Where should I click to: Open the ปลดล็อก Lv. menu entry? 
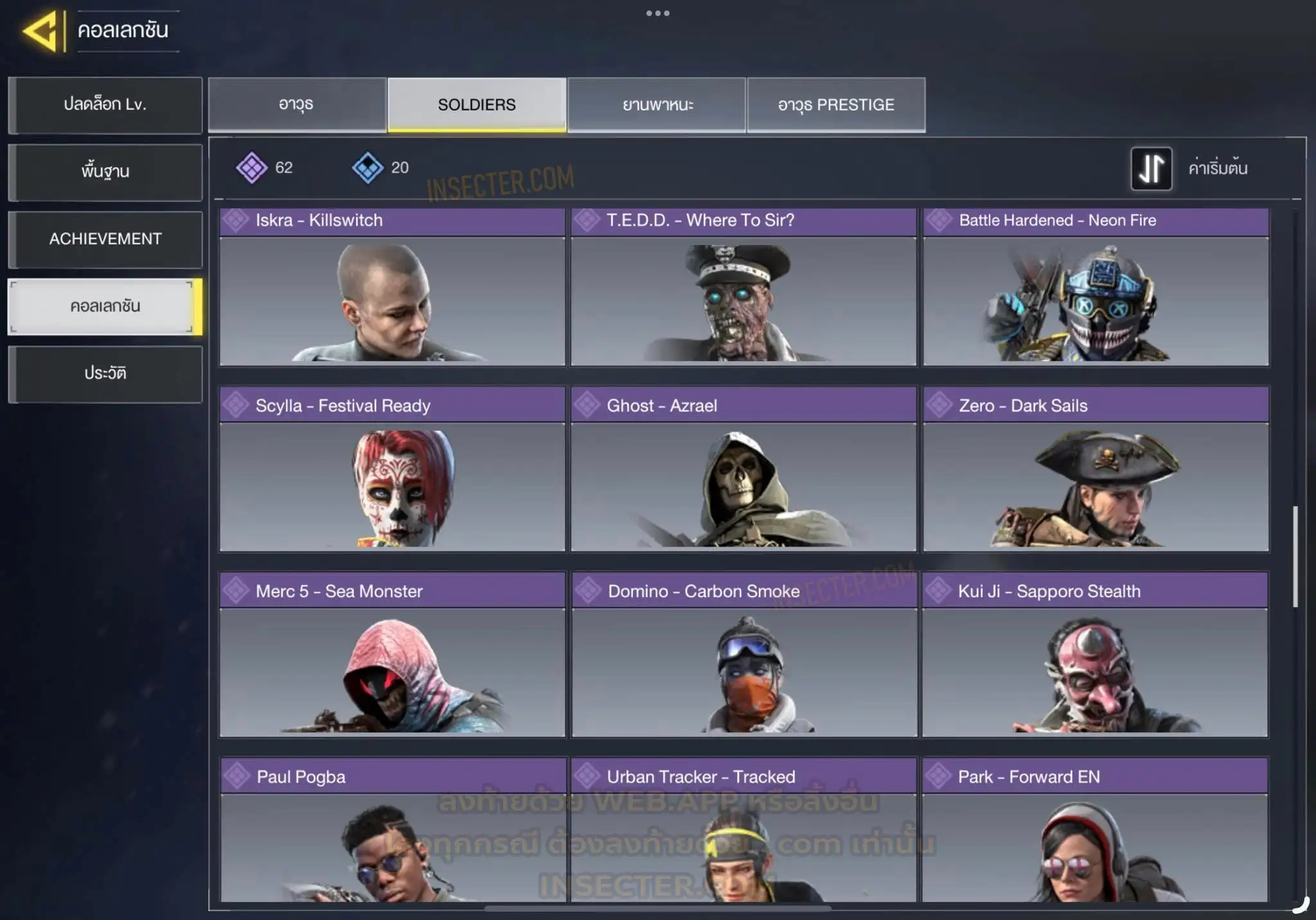(105, 105)
